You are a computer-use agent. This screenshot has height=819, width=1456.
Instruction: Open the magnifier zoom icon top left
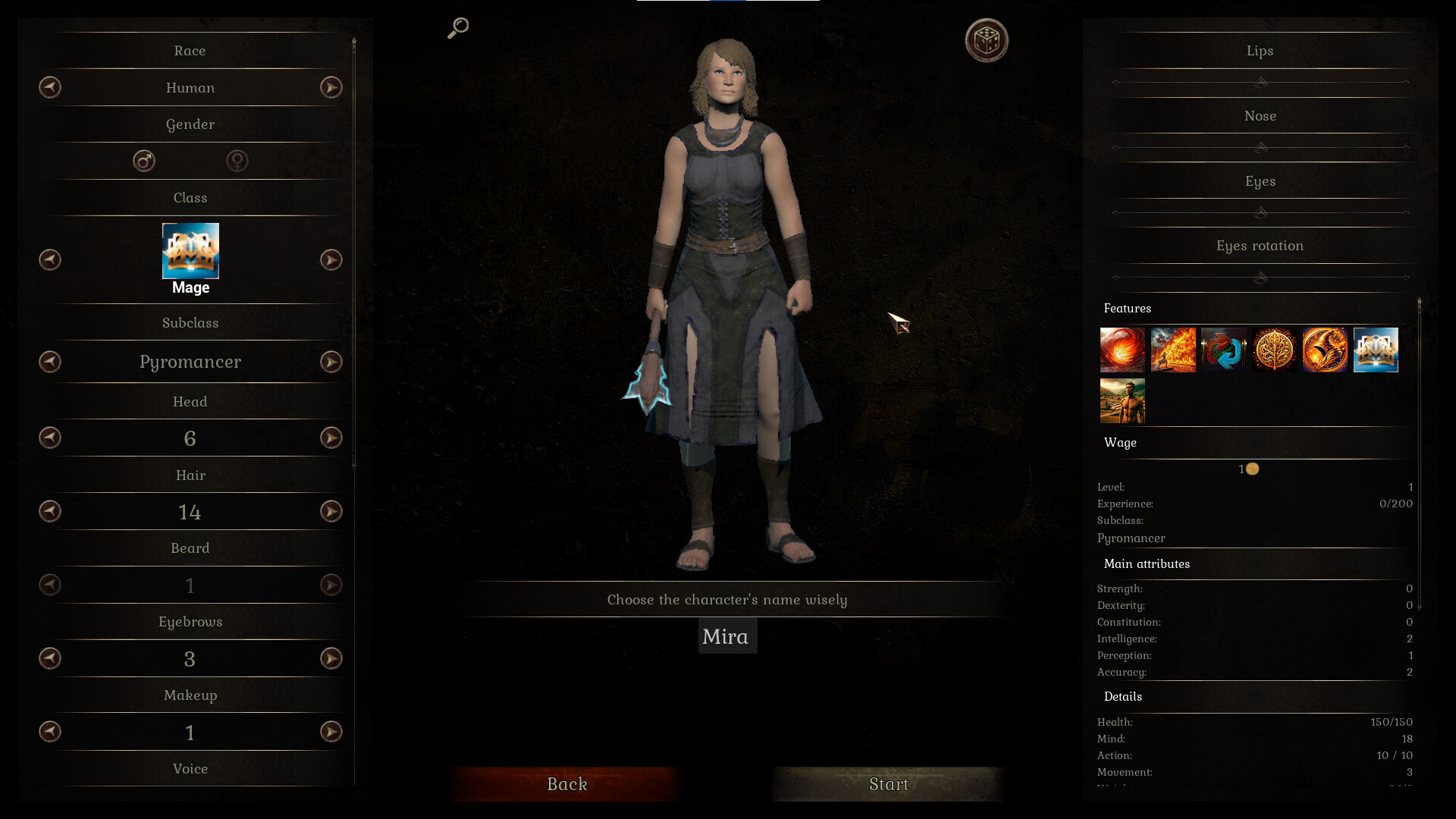pyautogui.click(x=457, y=29)
